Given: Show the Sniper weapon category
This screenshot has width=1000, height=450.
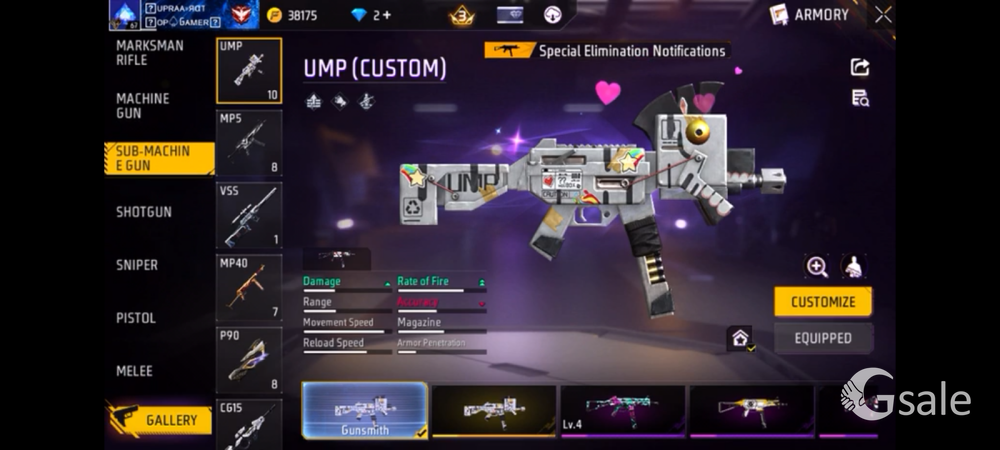Looking at the screenshot, I should [x=137, y=265].
